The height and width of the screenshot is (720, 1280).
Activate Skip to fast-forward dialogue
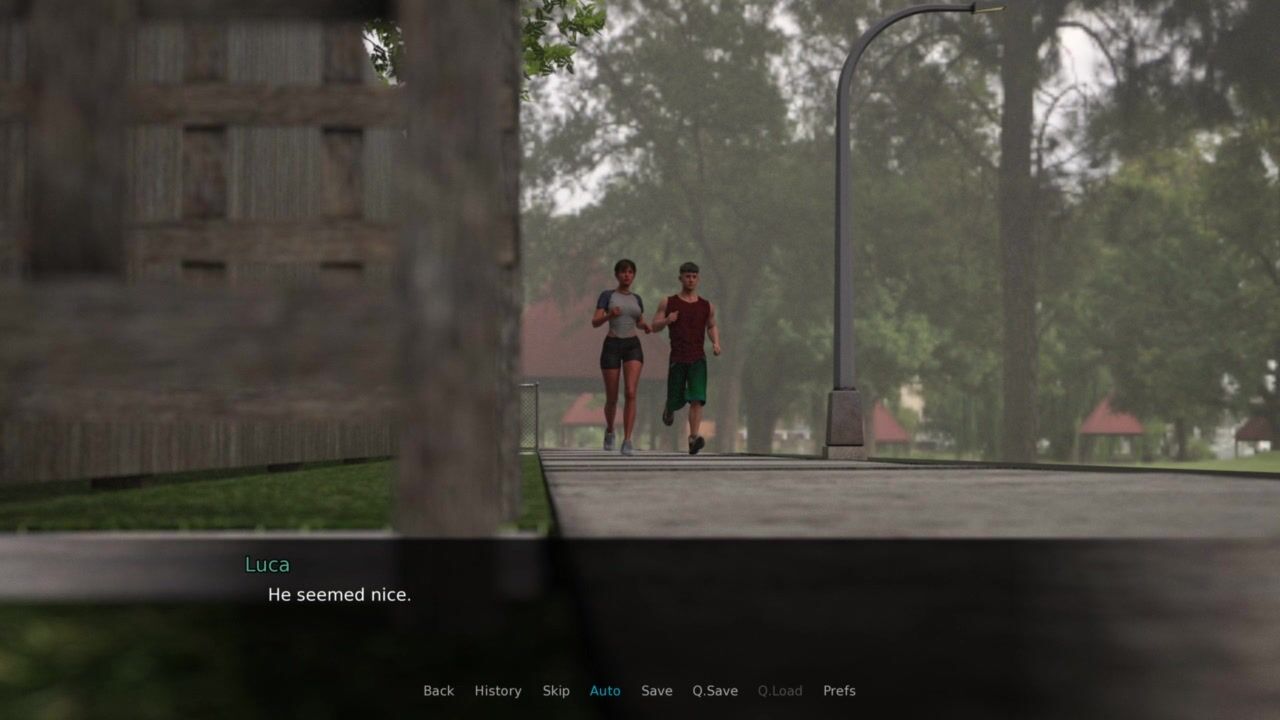[x=556, y=691]
